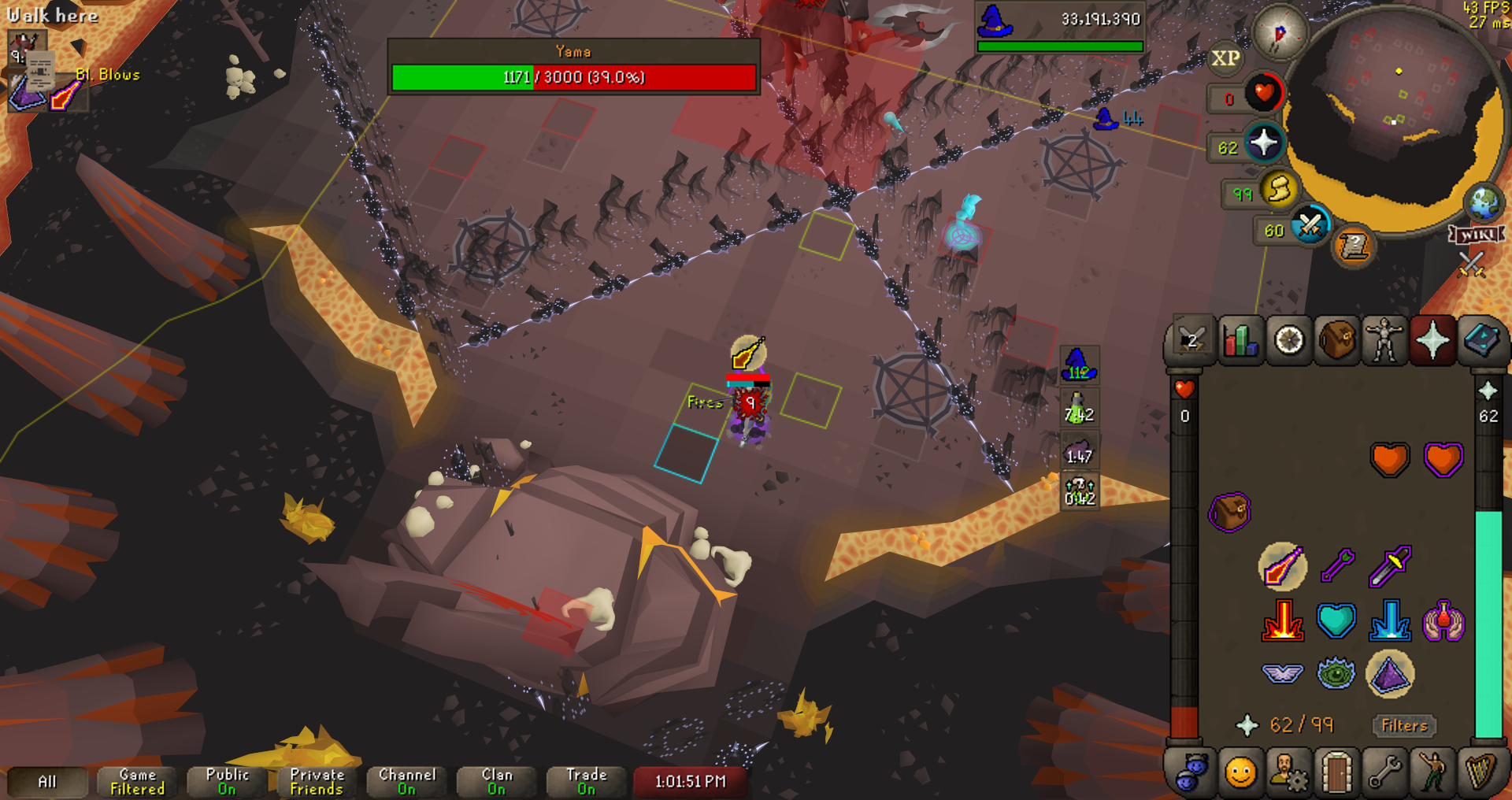Open the wrench Settings tab

pyautogui.click(x=1384, y=772)
